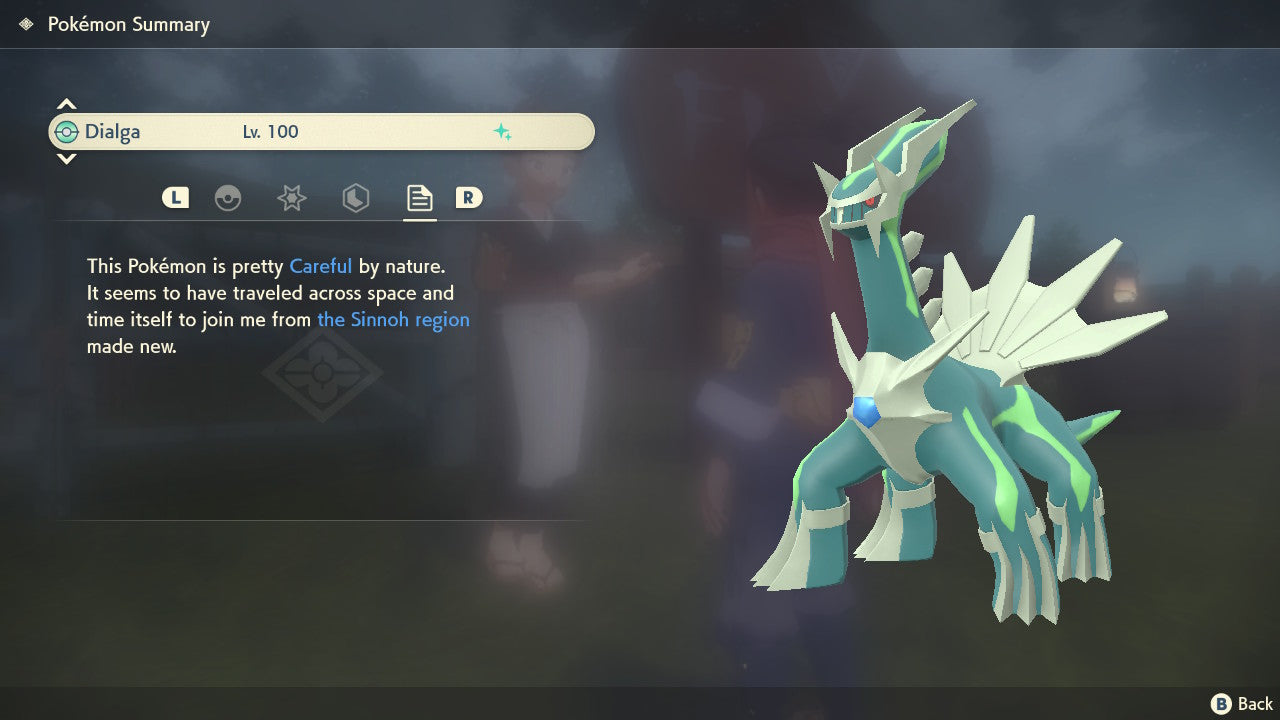Click the Pokémon Summary title text

pyautogui.click(x=129, y=24)
